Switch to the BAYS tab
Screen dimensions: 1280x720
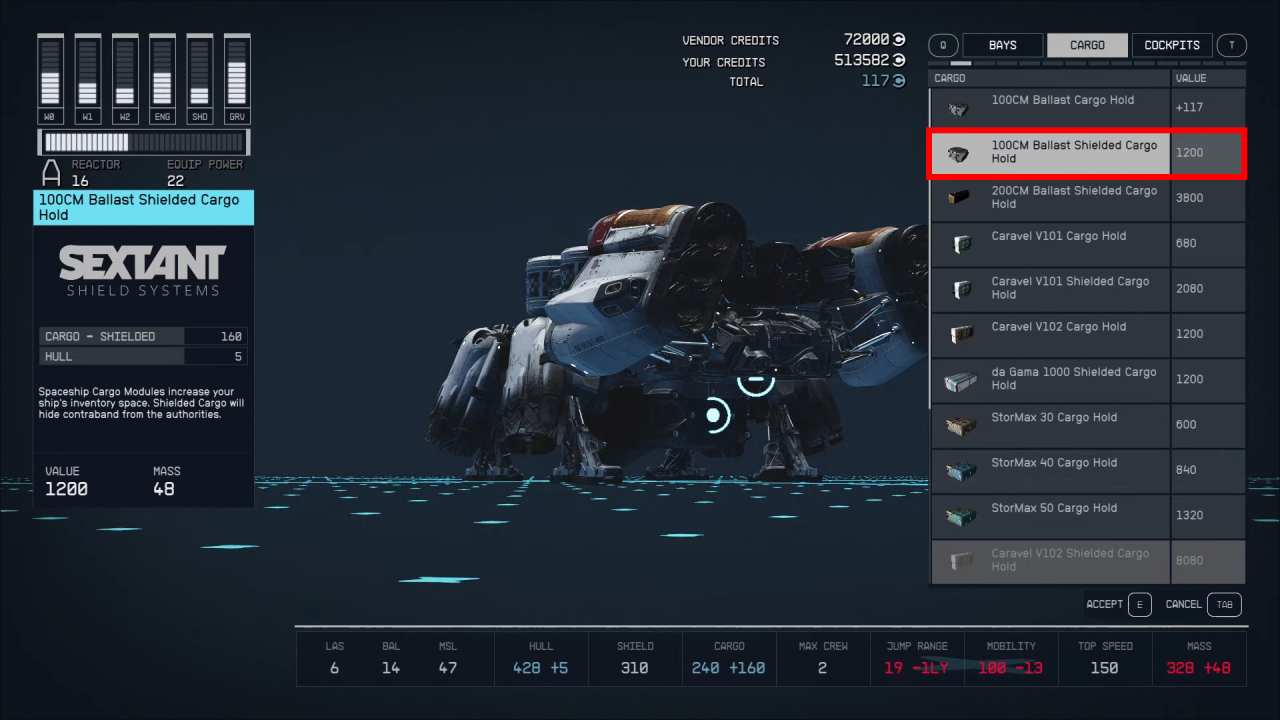pyautogui.click(x=1002, y=45)
